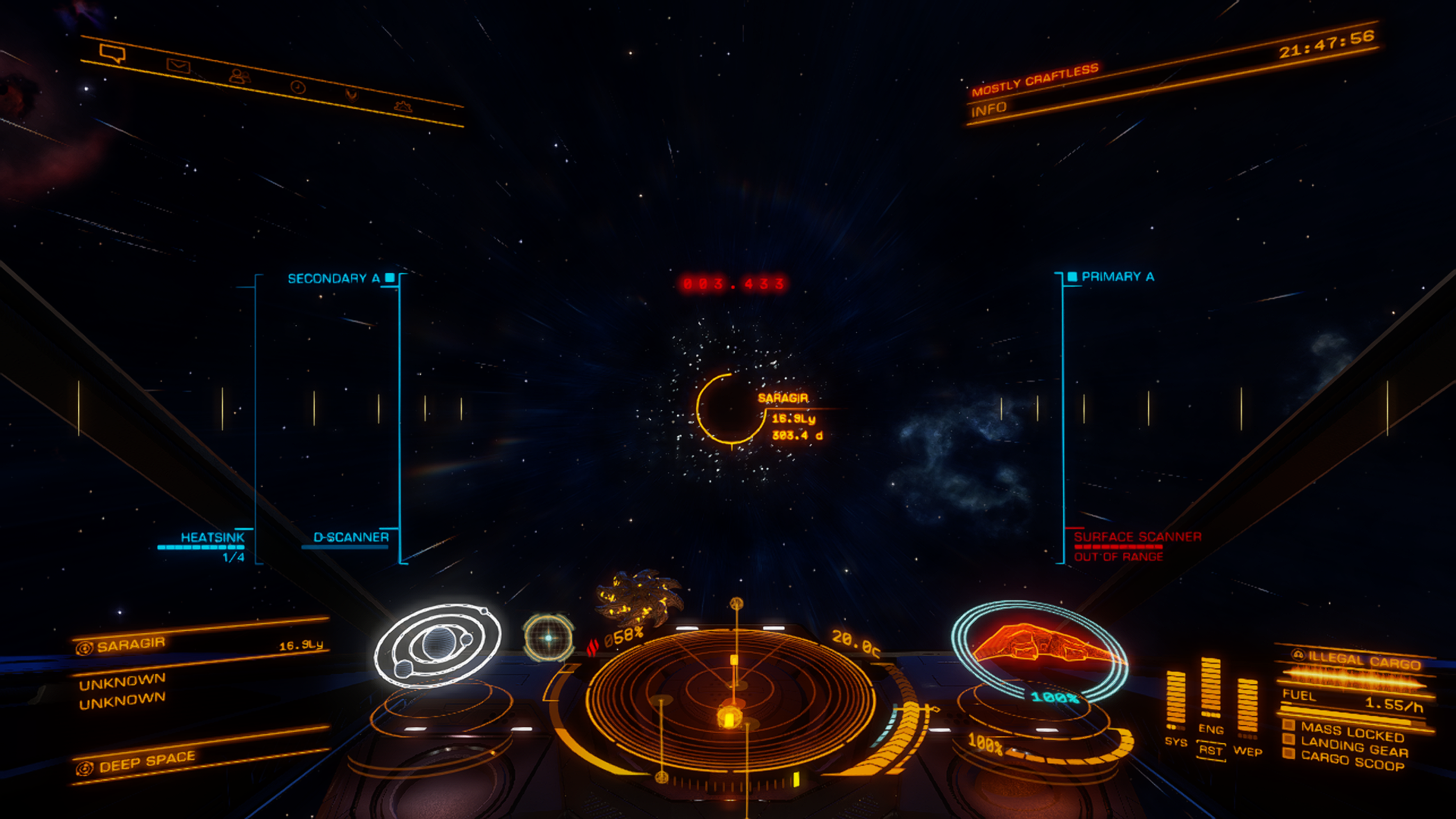This screenshot has width=1456, height=819.
Task: Open the orbit lines system hologram
Action: point(438,645)
